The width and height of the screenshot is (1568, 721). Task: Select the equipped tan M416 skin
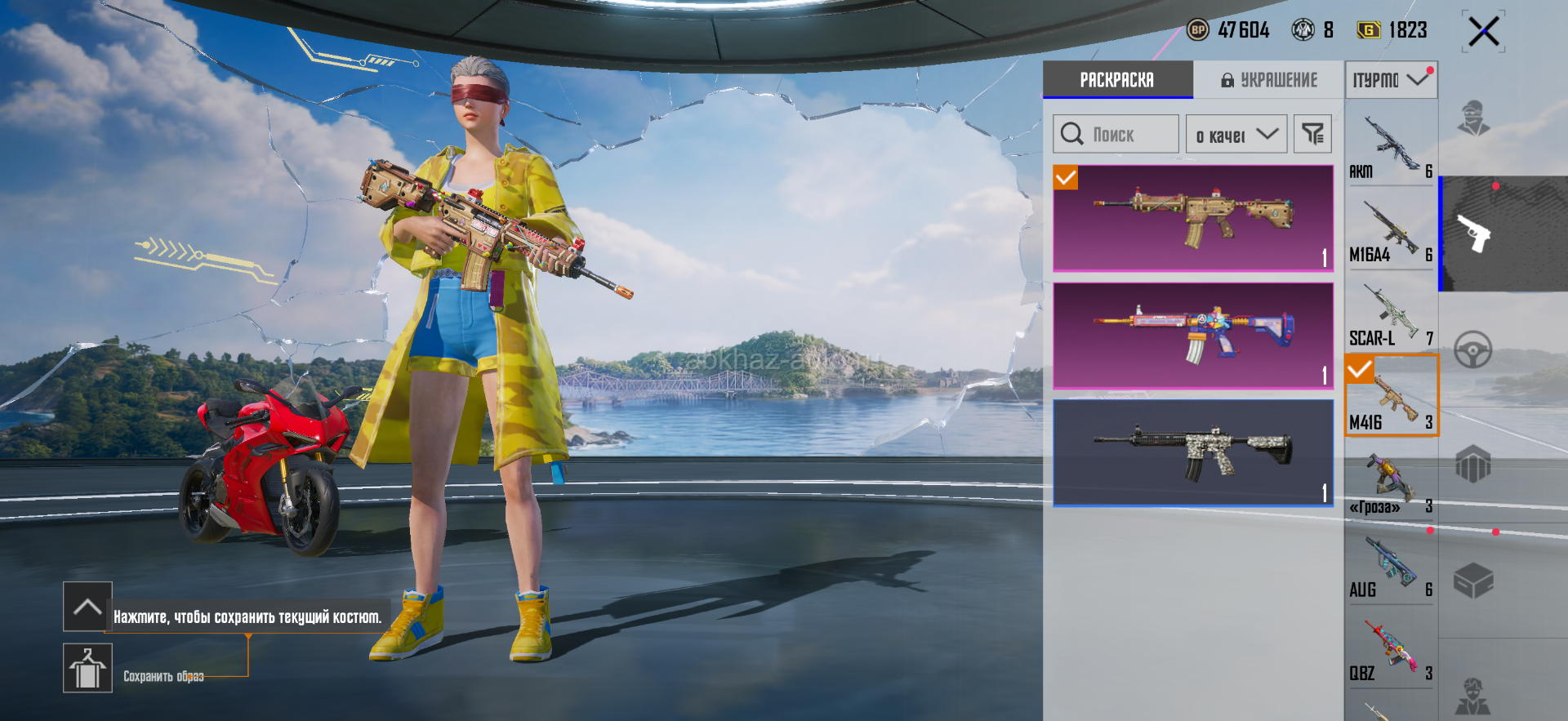pos(1193,218)
